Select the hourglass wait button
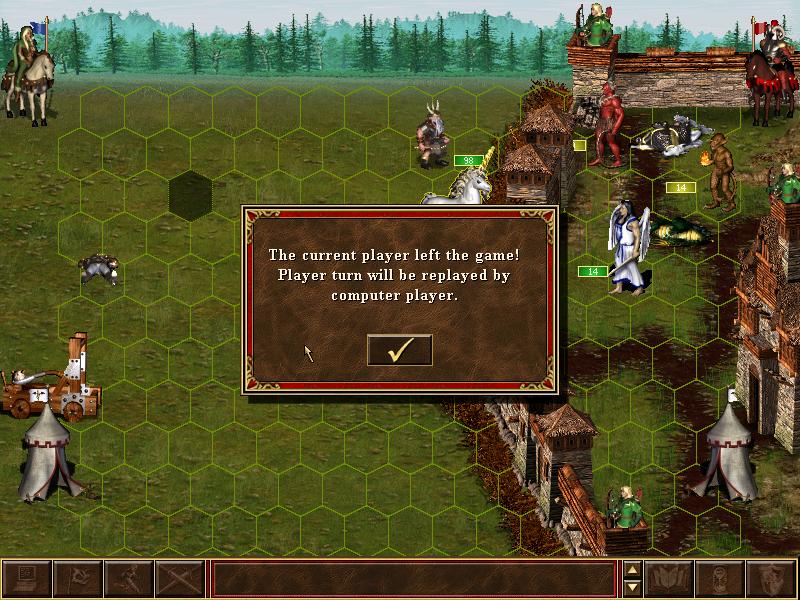This screenshot has height=600, width=800. 721,578
